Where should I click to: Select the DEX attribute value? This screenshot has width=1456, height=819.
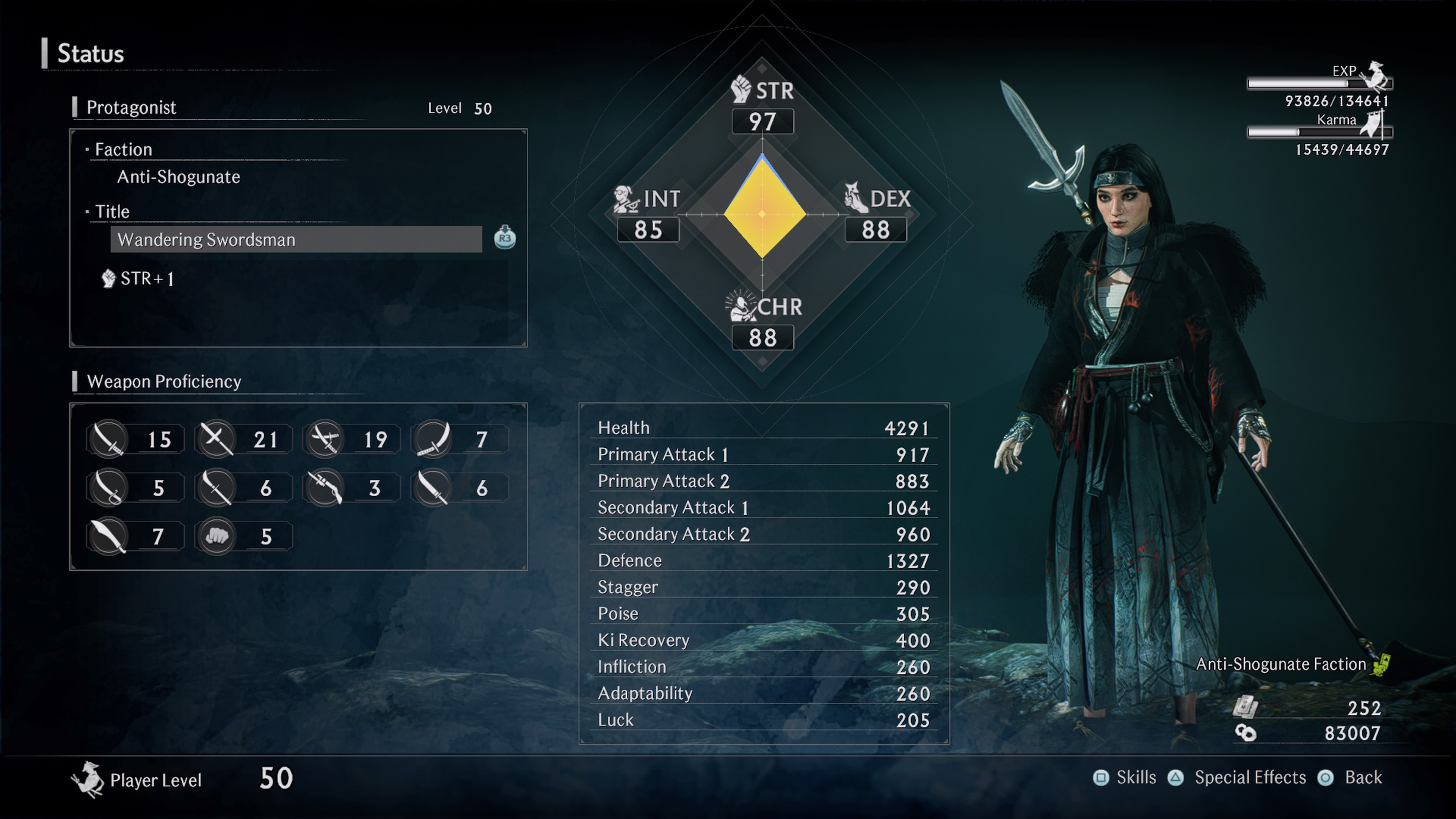875,230
